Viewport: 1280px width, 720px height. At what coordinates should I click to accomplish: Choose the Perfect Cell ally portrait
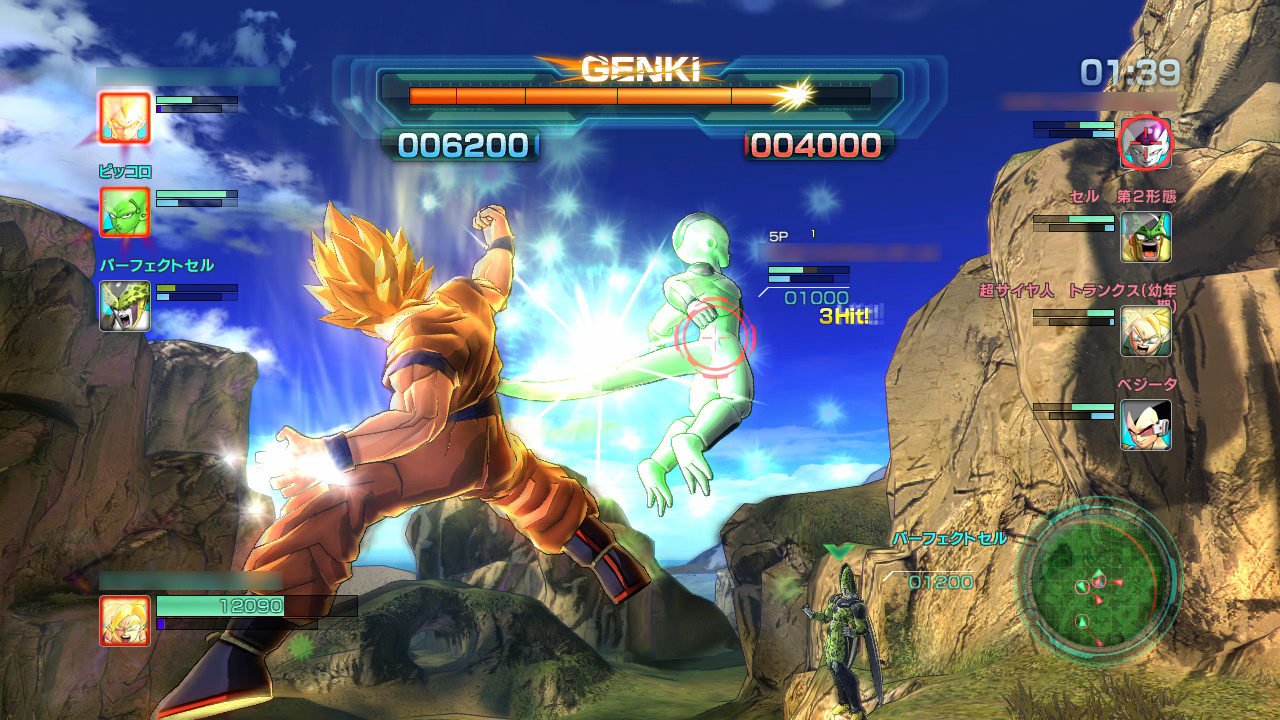coord(125,306)
